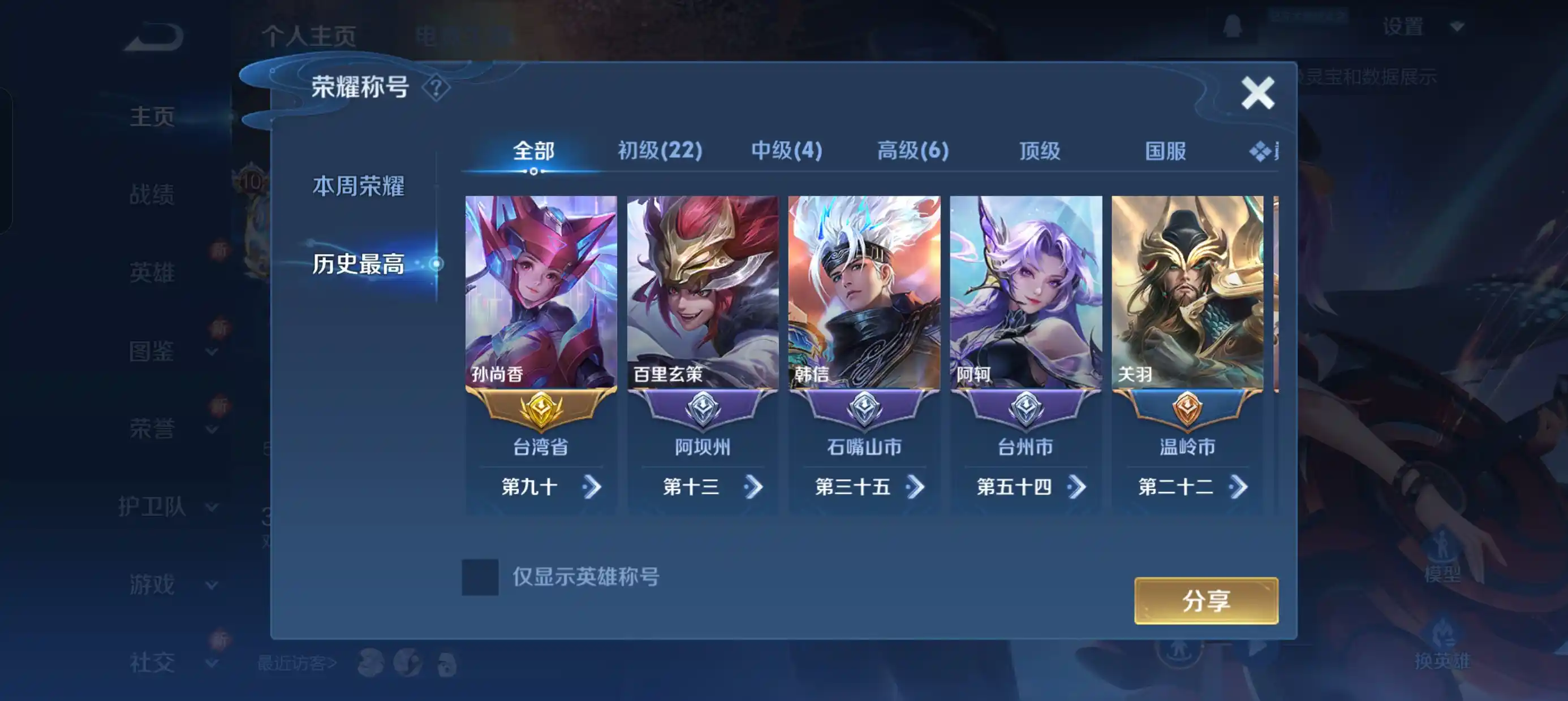
Task: Click the orange badge under 关羽
Action: coord(1186,409)
